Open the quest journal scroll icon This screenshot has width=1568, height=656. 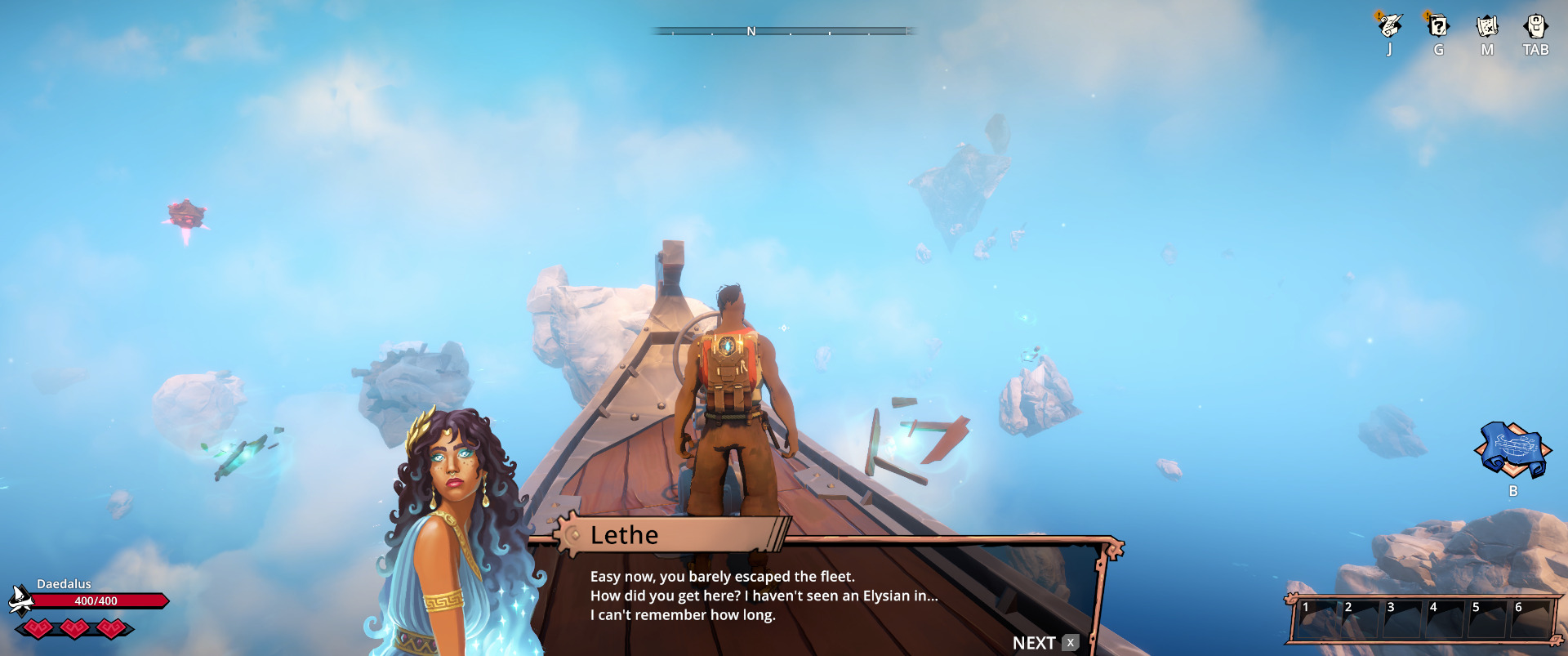(1389, 26)
